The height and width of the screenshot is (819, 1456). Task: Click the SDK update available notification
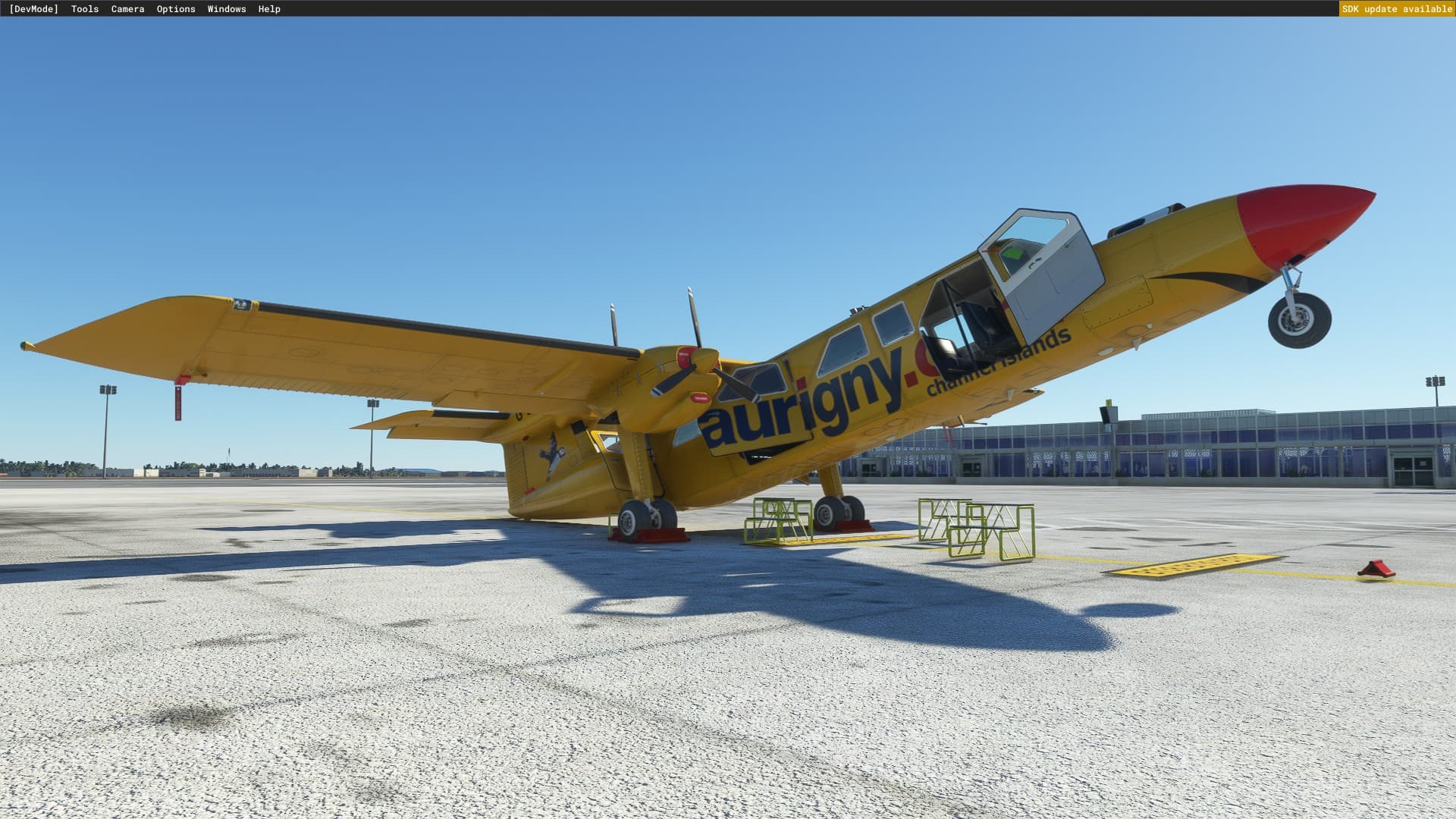[x=1398, y=8]
